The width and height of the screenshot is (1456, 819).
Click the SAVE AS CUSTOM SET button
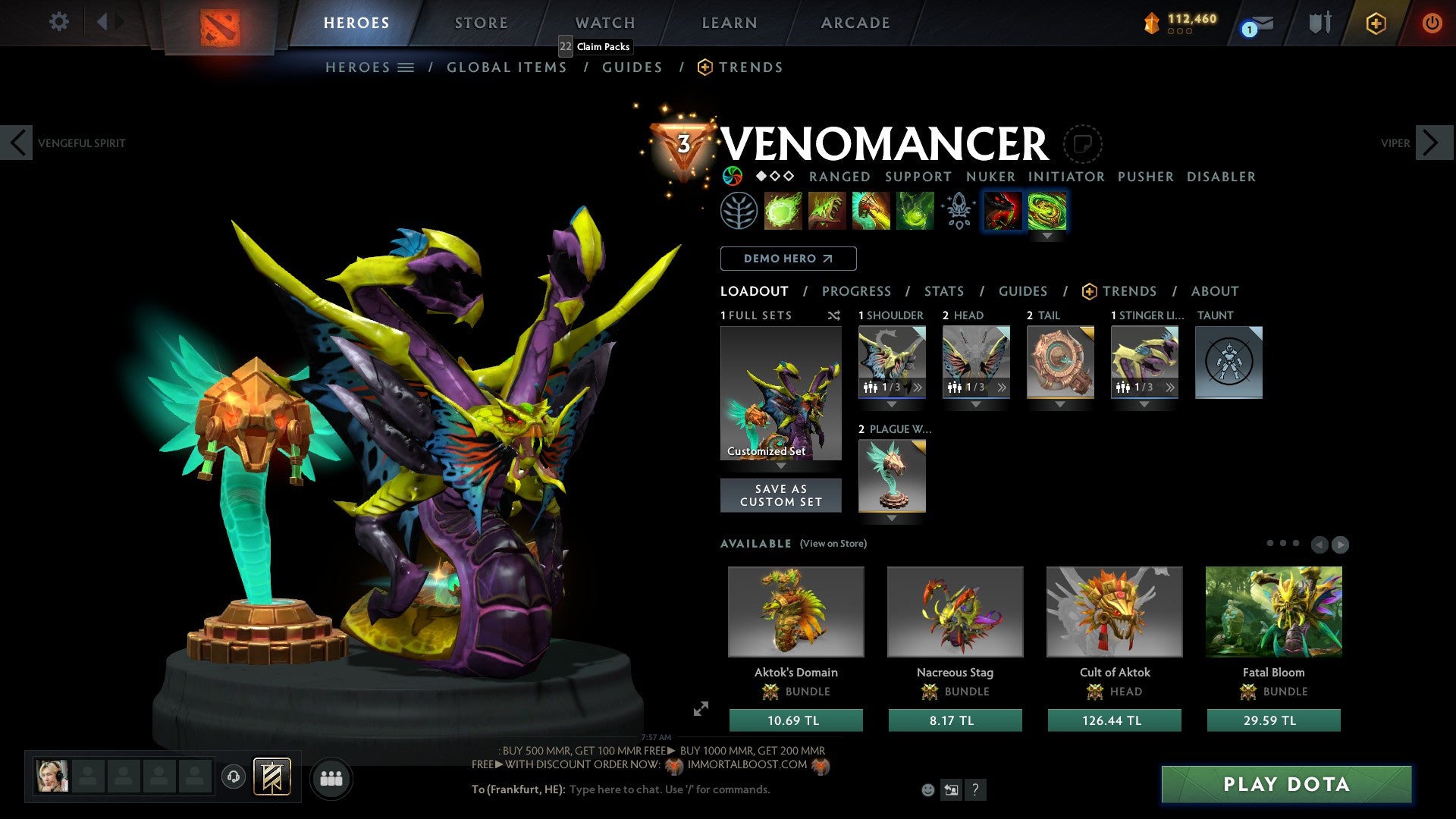tap(780, 495)
